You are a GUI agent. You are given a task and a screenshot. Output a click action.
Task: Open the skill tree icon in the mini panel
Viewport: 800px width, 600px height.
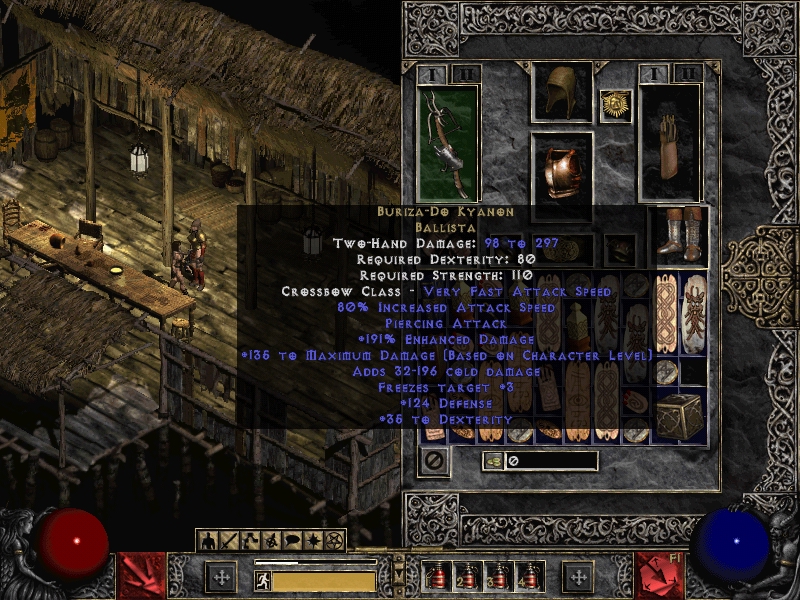tap(251, 541)
